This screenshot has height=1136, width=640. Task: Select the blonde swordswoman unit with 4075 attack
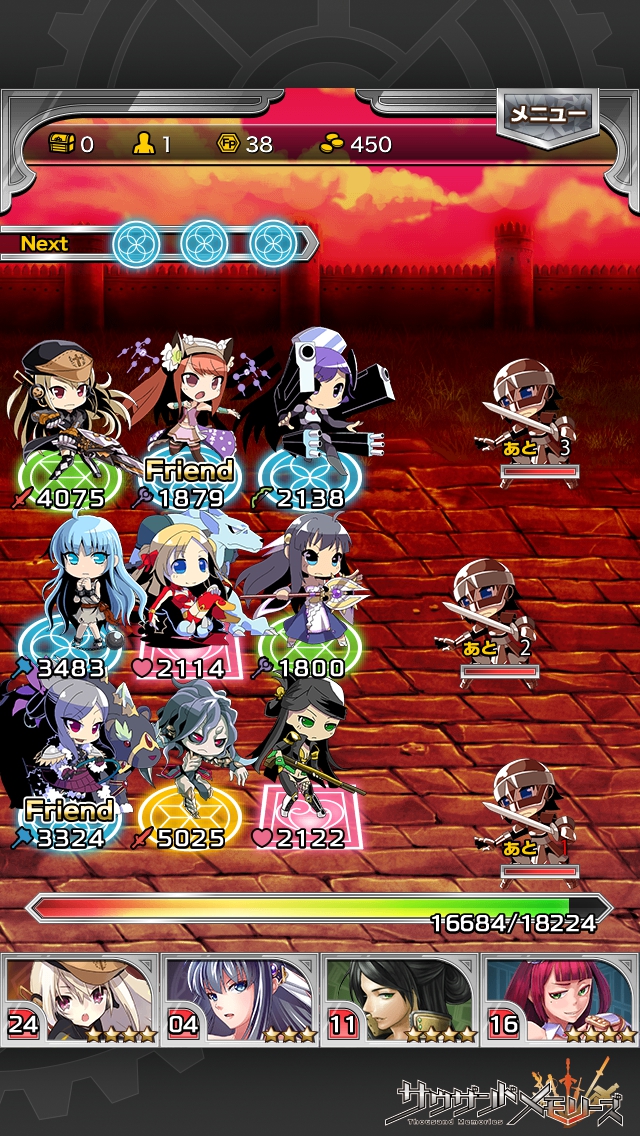65,420
